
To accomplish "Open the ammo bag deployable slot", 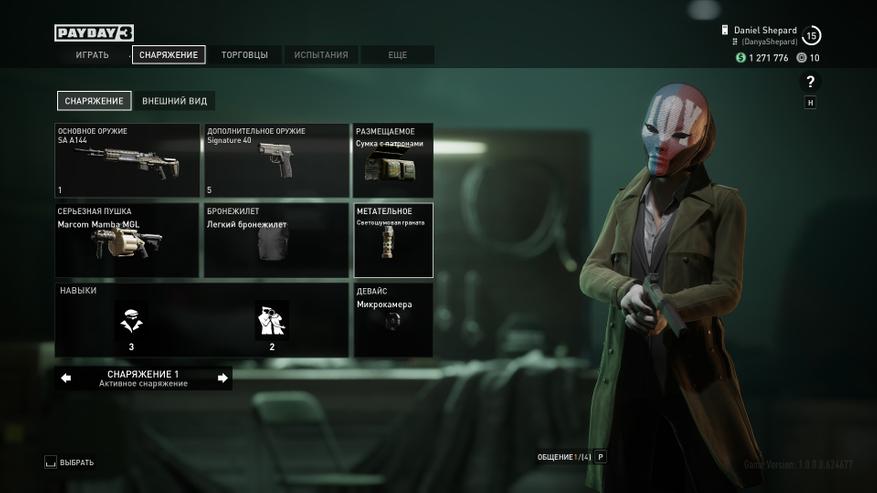I will pyautogui.click(x=393, y=160).
